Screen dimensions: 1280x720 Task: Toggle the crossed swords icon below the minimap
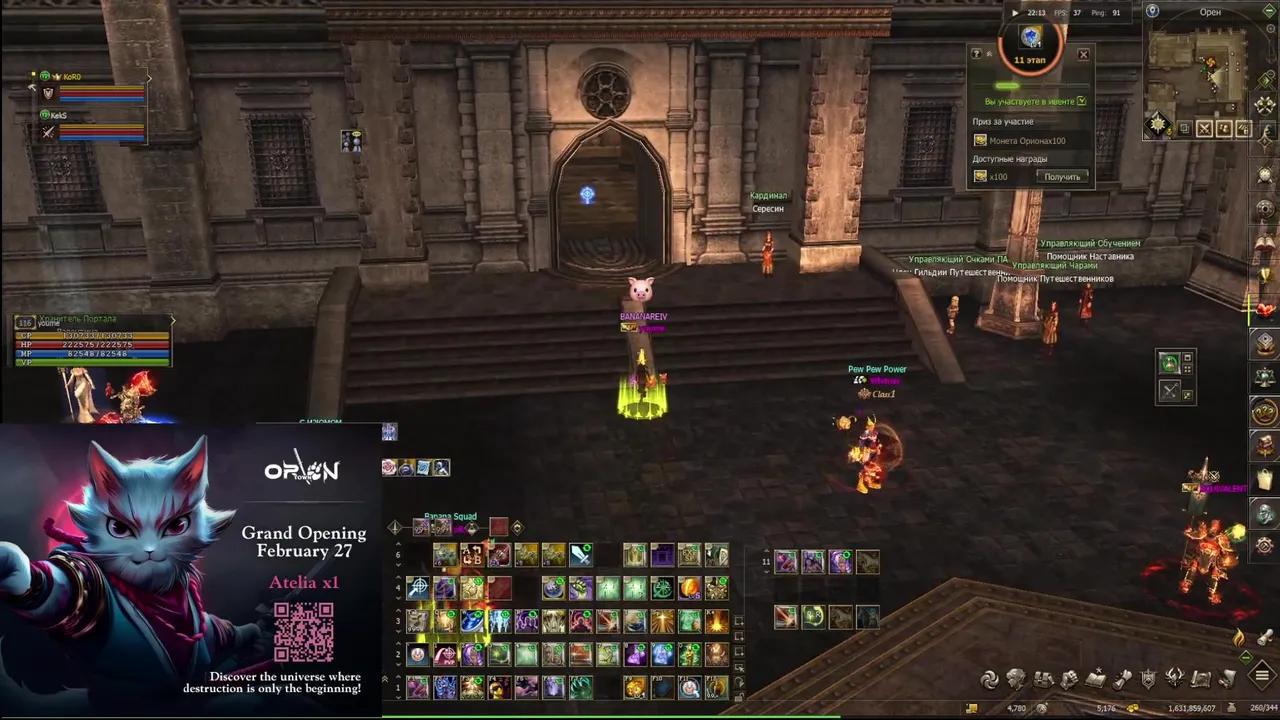tap(1204, 127)
